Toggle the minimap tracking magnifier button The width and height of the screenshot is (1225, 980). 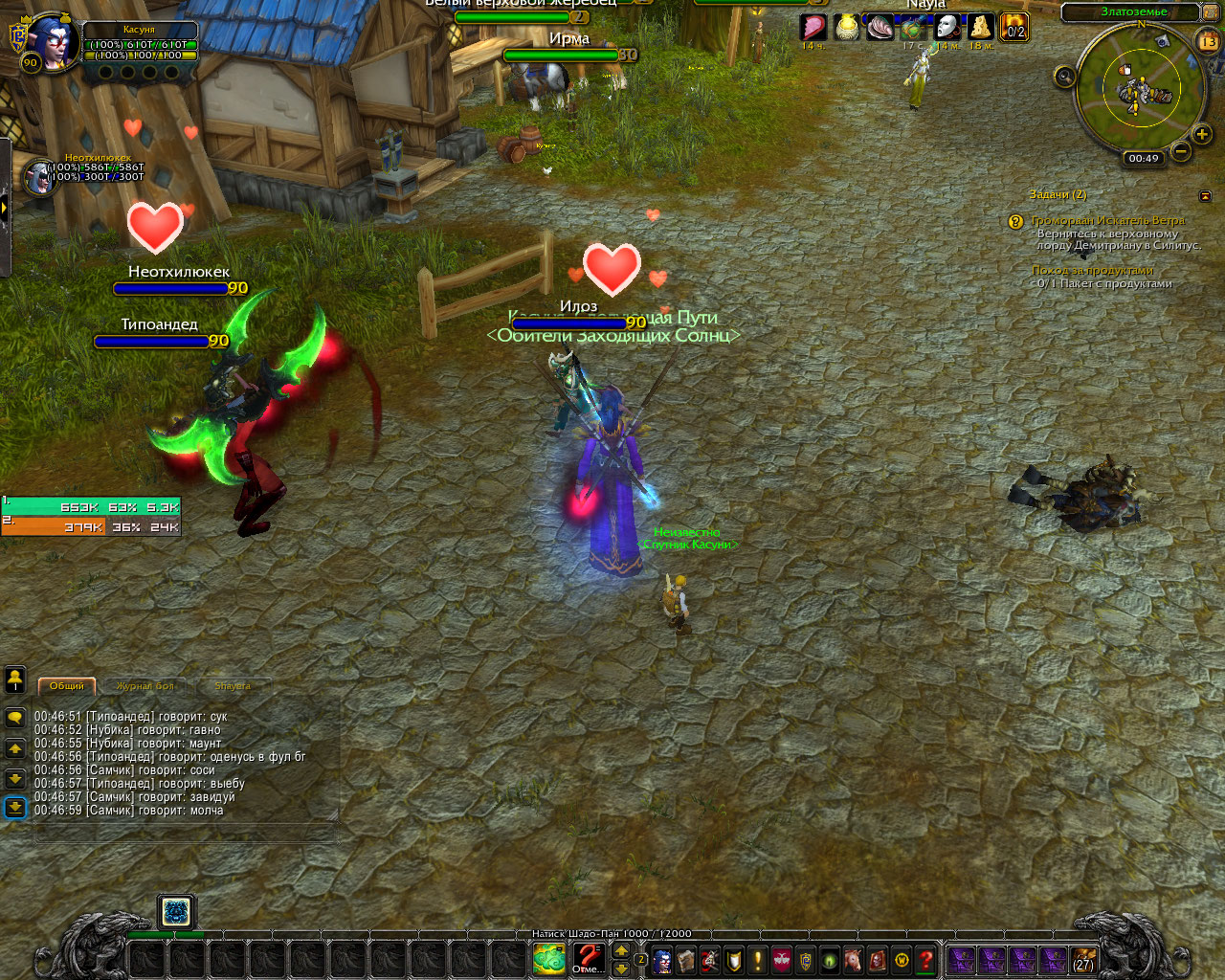(1064, 77)
